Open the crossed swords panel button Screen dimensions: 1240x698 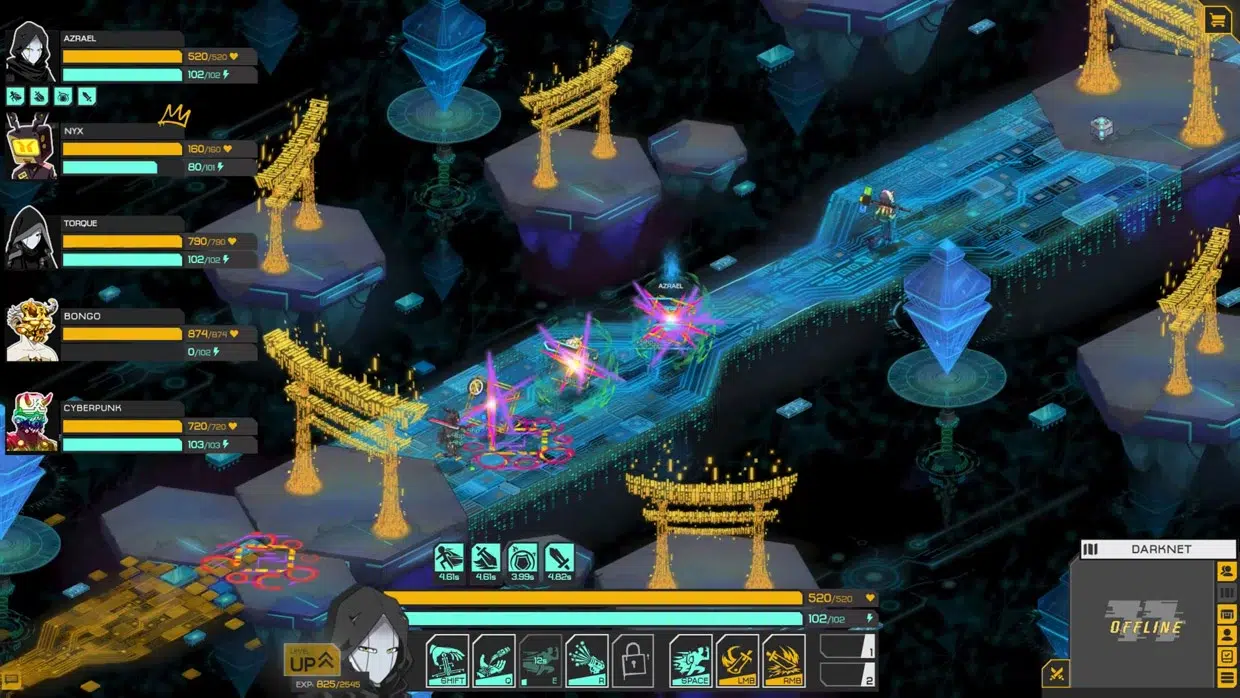[x=1054, y=675]
